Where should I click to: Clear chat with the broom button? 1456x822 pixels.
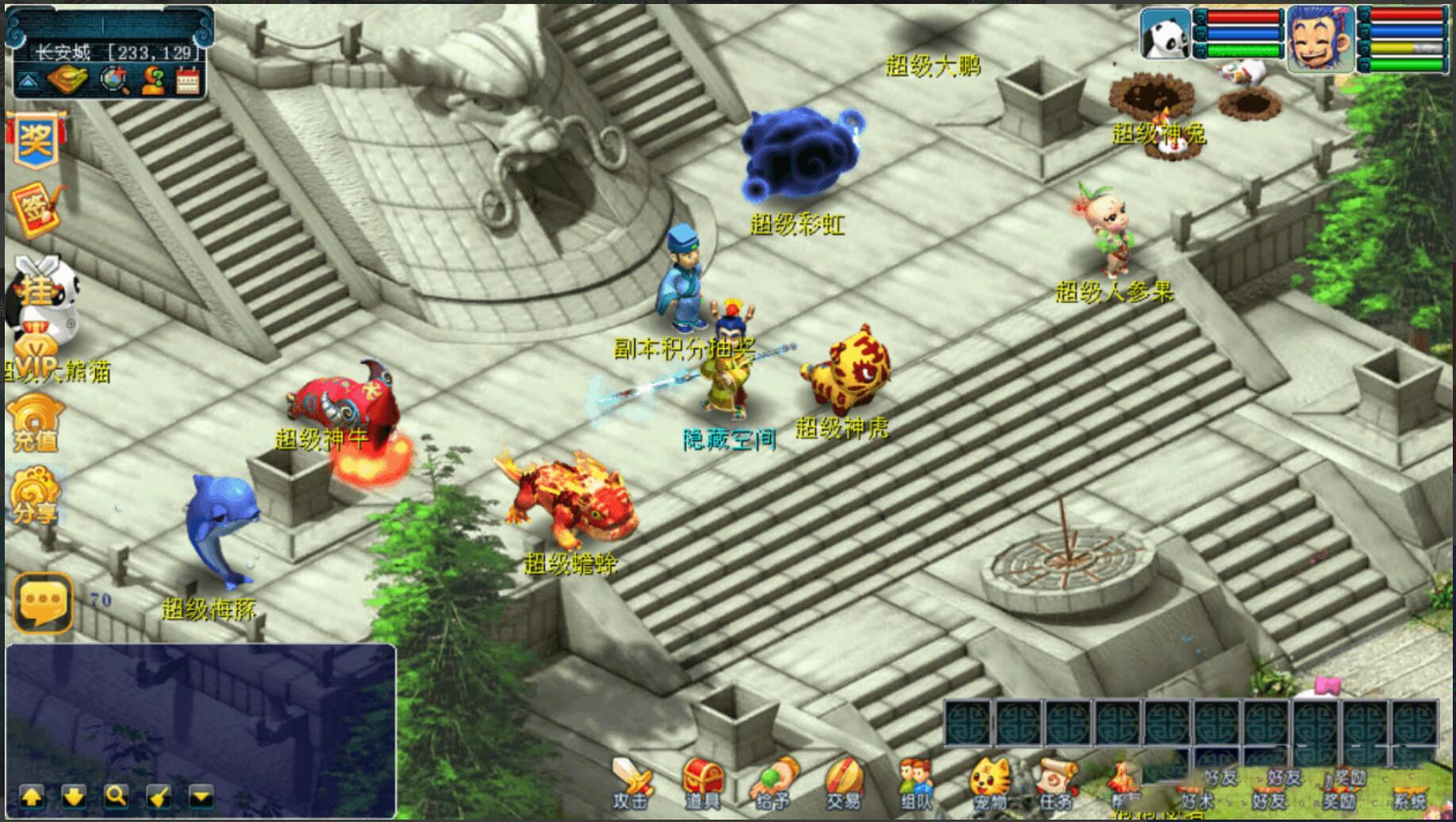click(x=159, y=795)
